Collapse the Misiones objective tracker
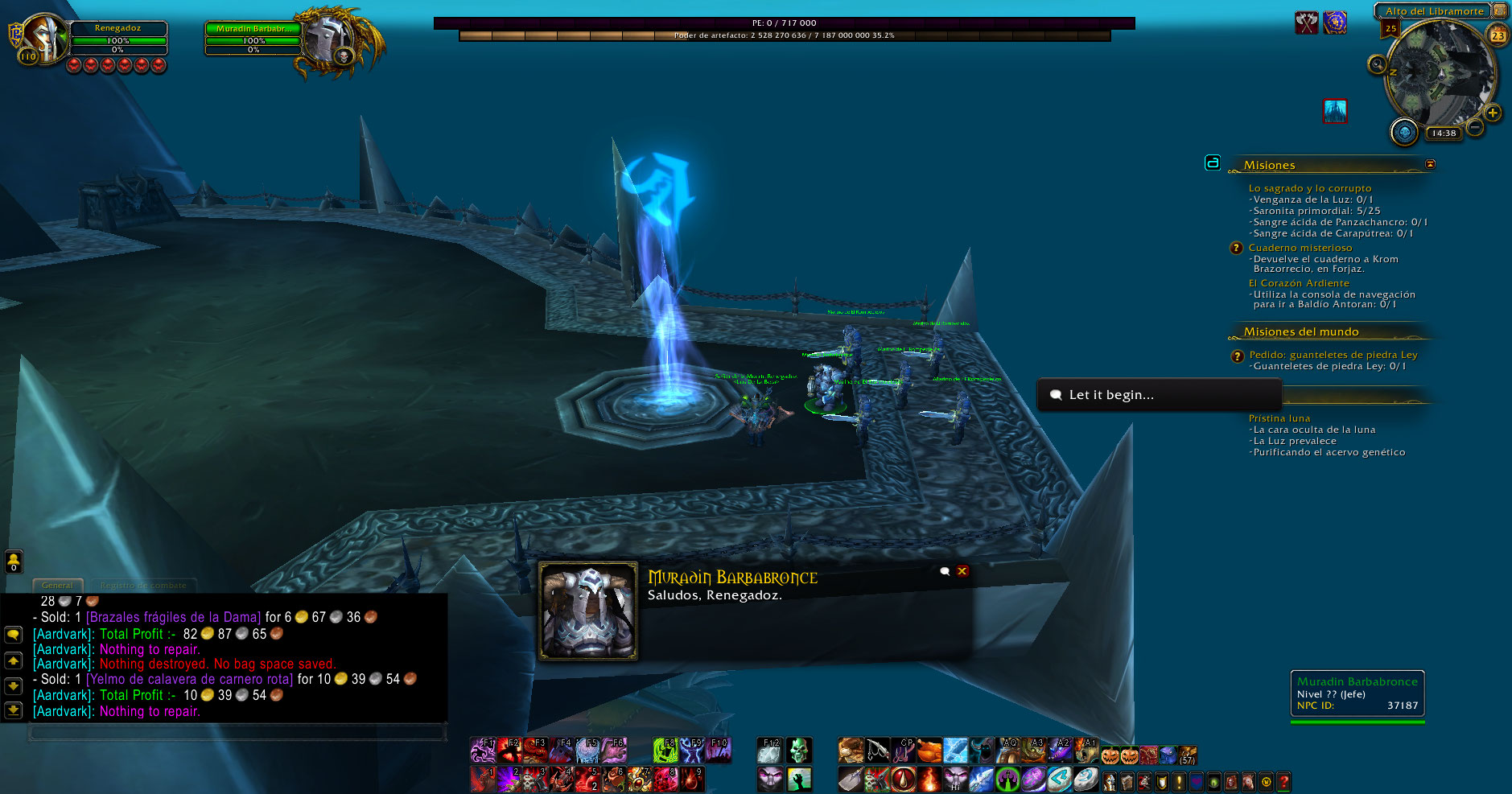The height and width of the screenshot is (794, 1512). click(1430, 164)
